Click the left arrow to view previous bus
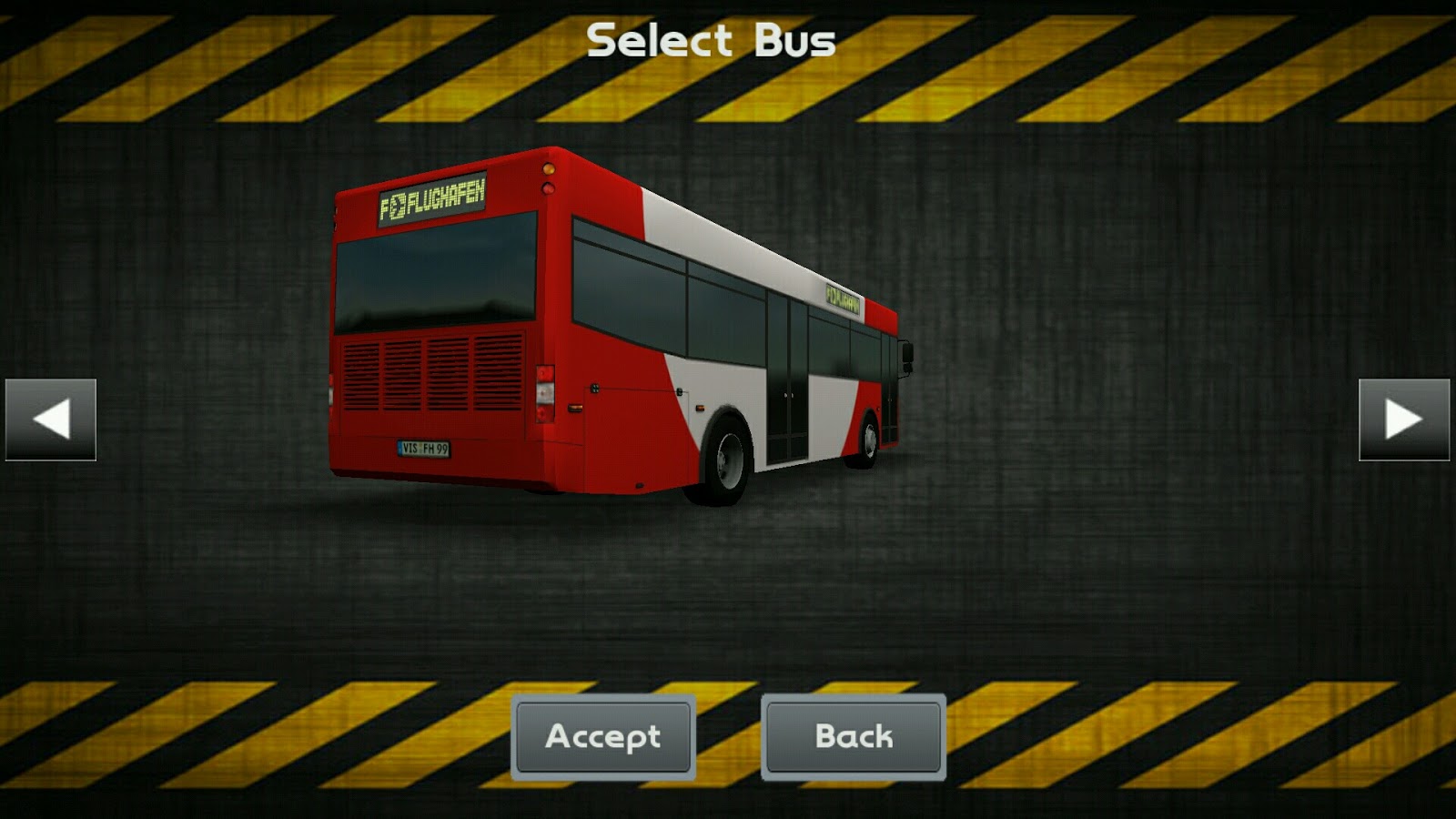Screen dimensions: 1456x819 (52, 418)
